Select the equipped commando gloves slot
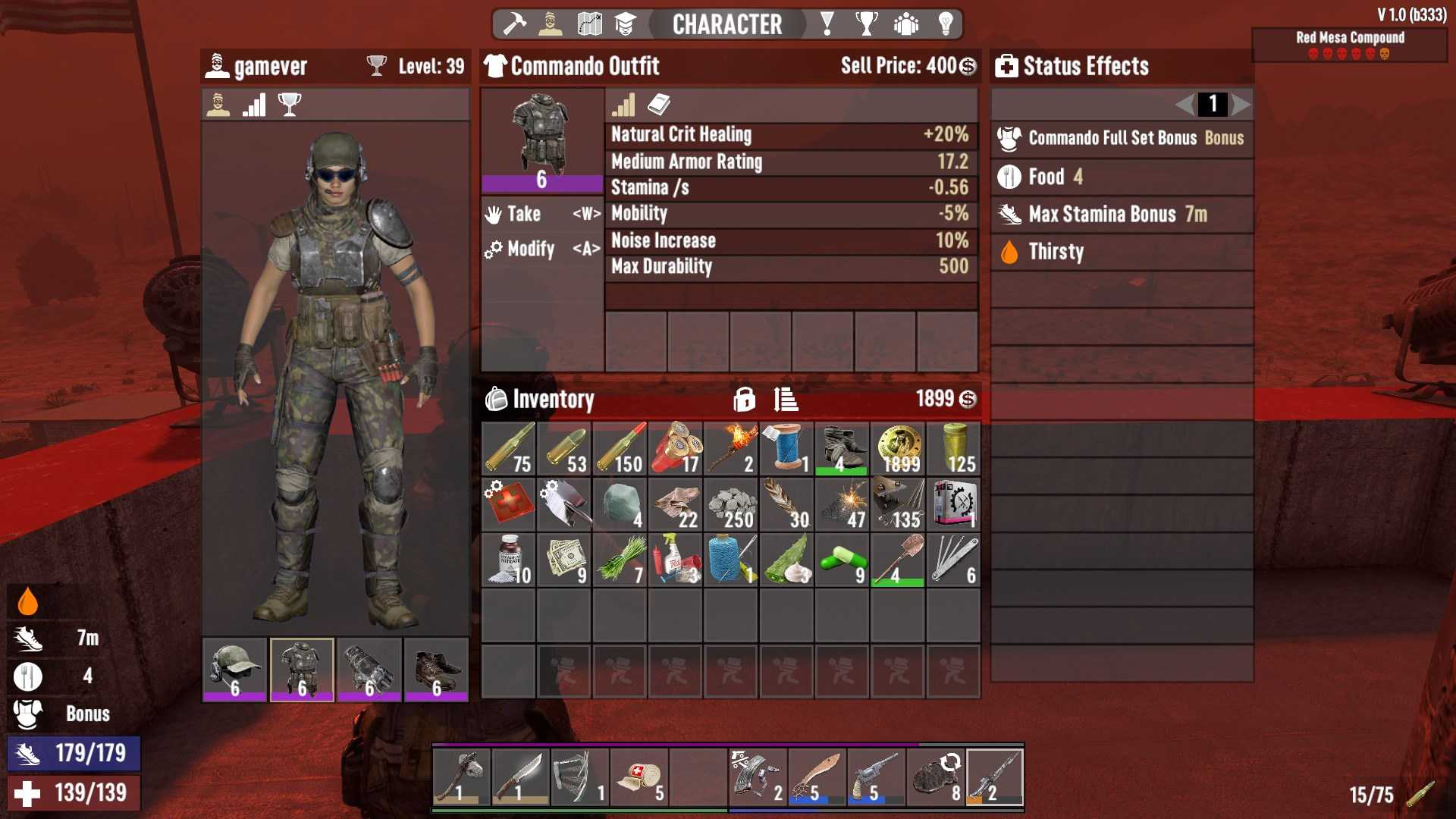The height and width of the screenshot is (819, 1456). pos(369,669)
